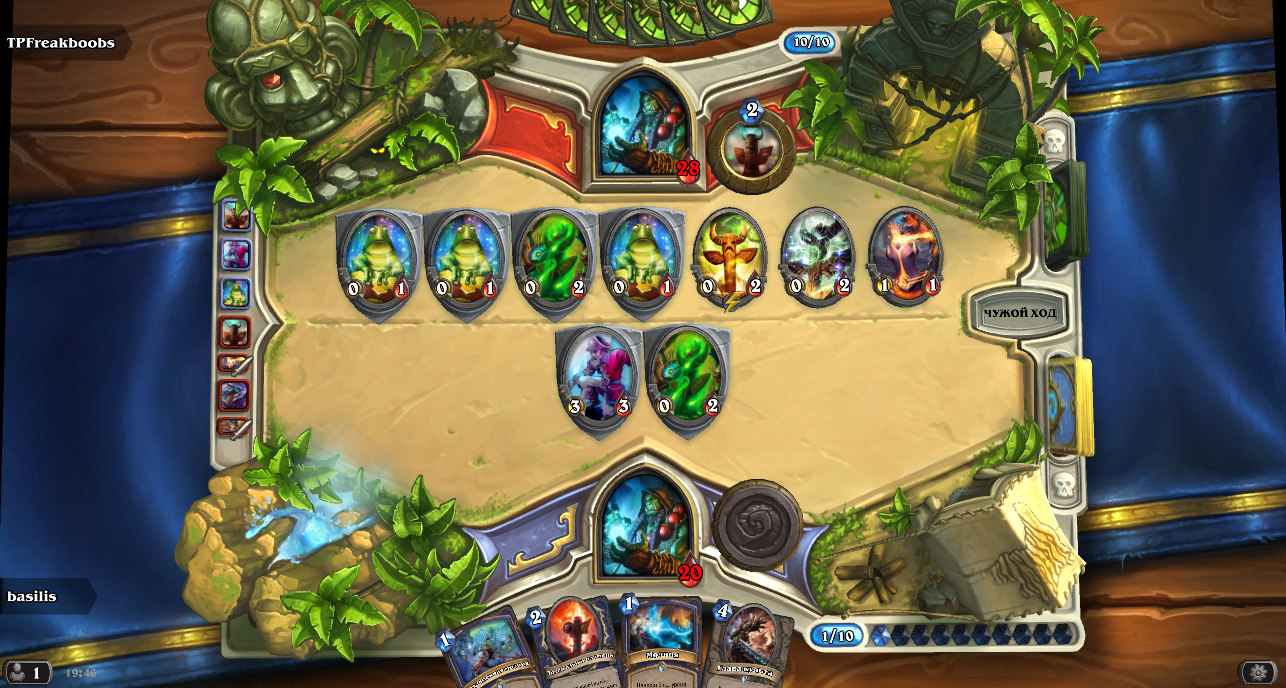Target the enemy Wrath of Air Totem
This screenshot has height=688, width=1286.
[x=817, y=257]
